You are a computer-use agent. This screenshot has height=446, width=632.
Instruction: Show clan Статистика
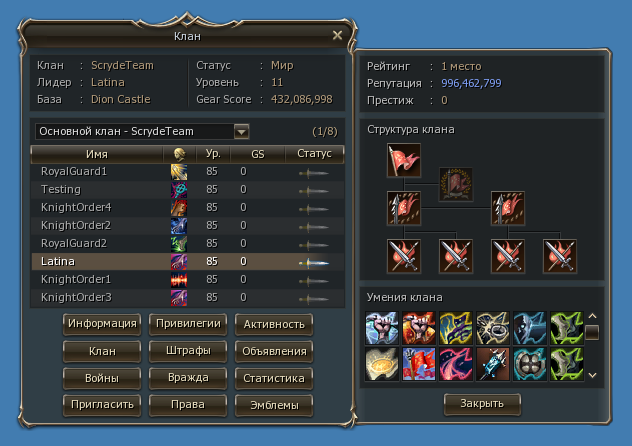(274, 378)
